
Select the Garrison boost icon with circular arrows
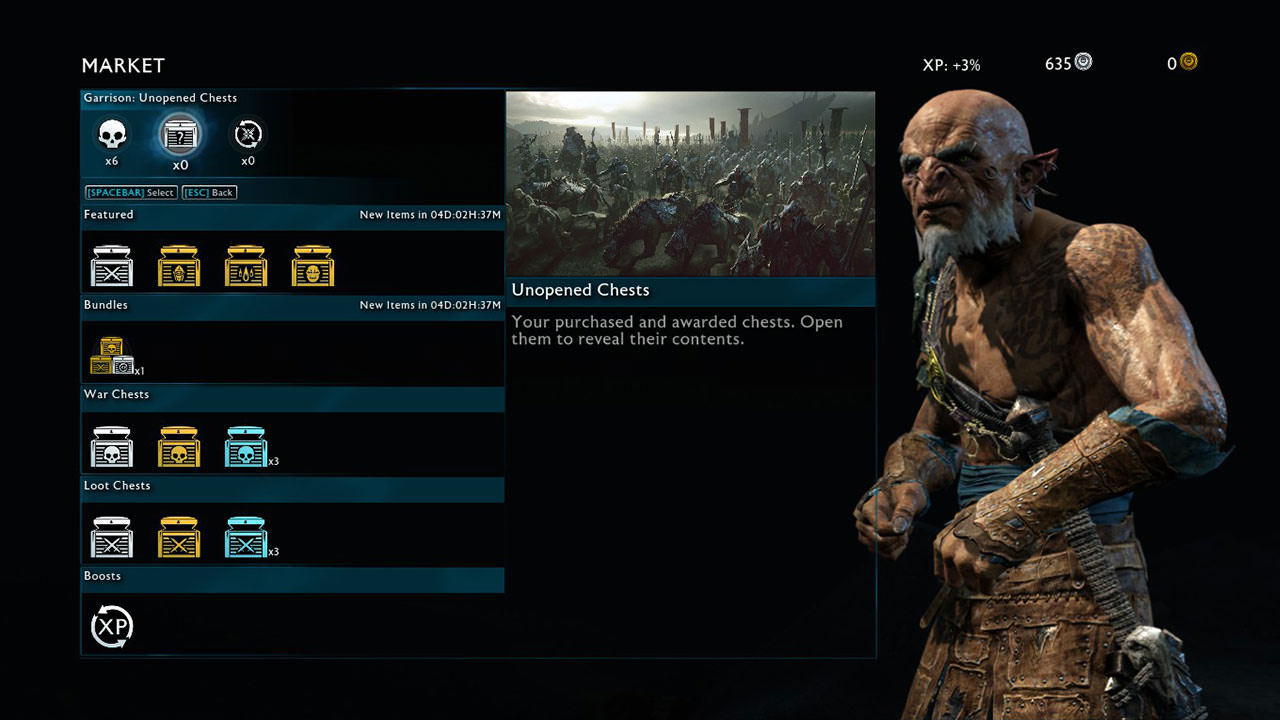pos(247,134)
